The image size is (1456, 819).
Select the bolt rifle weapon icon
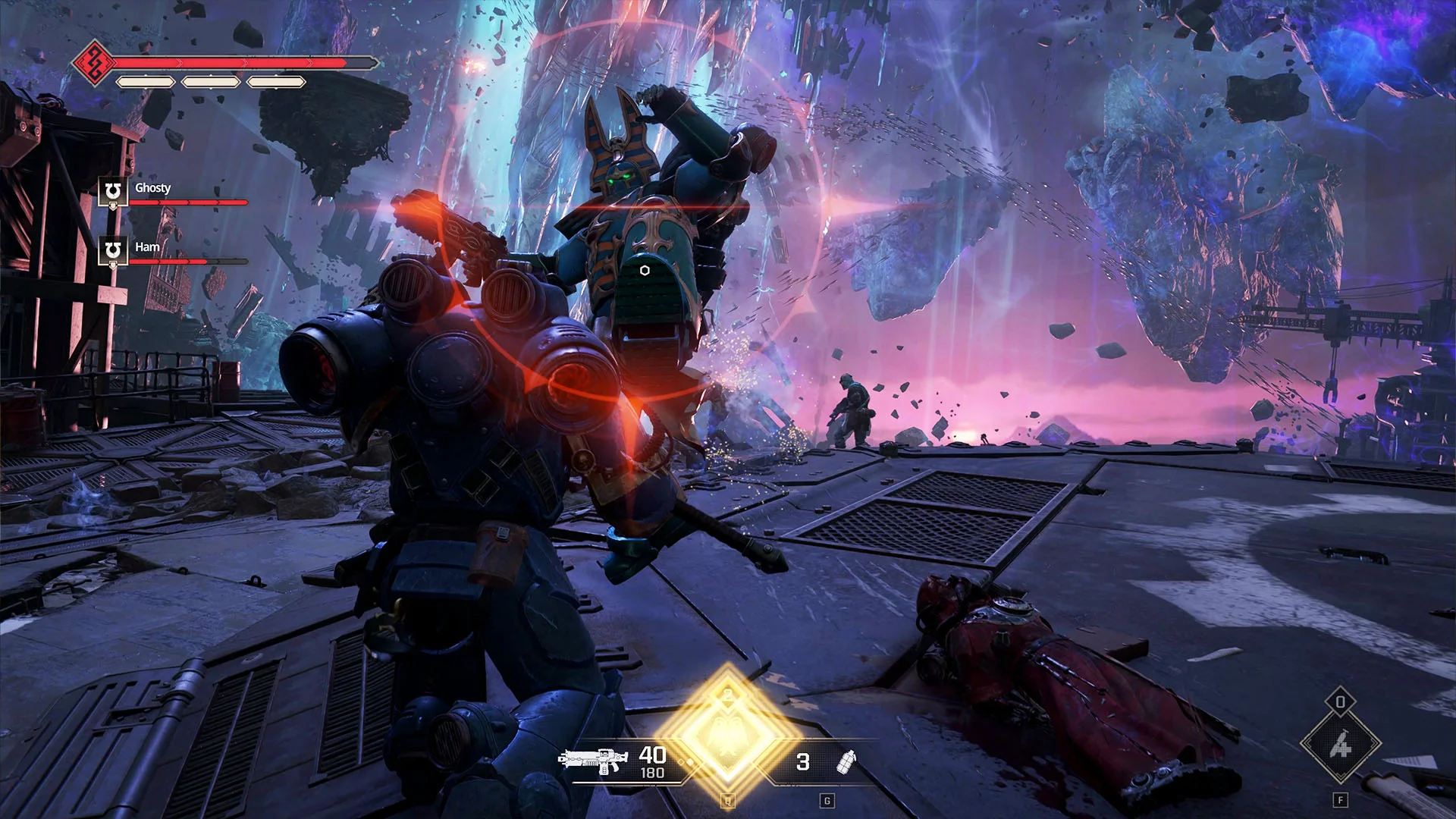[593, 761]
